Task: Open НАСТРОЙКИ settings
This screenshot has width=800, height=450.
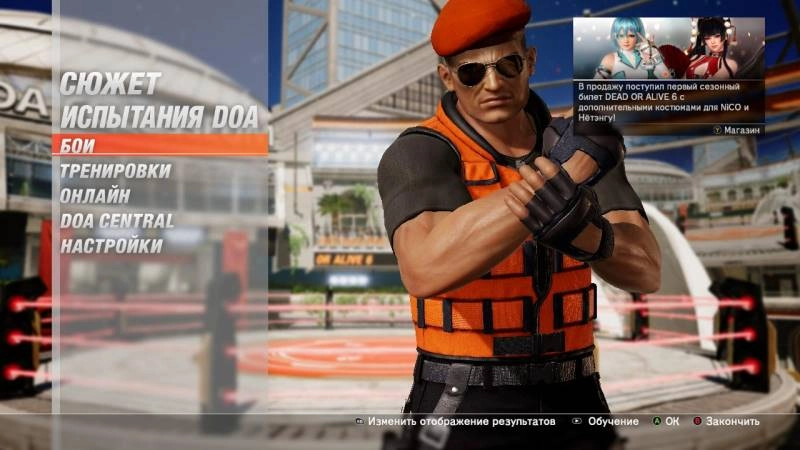Action: [x=111, y=245]
